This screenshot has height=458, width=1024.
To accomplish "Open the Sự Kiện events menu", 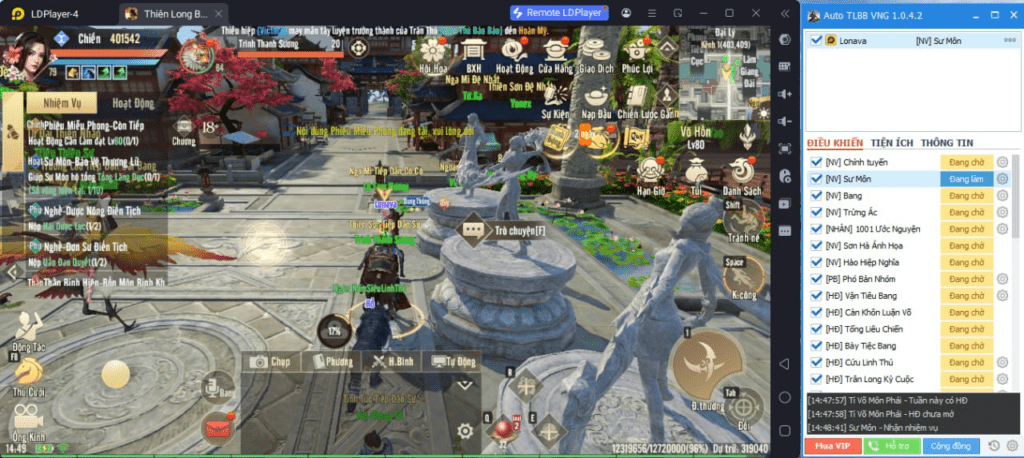I will click(555, 103).
